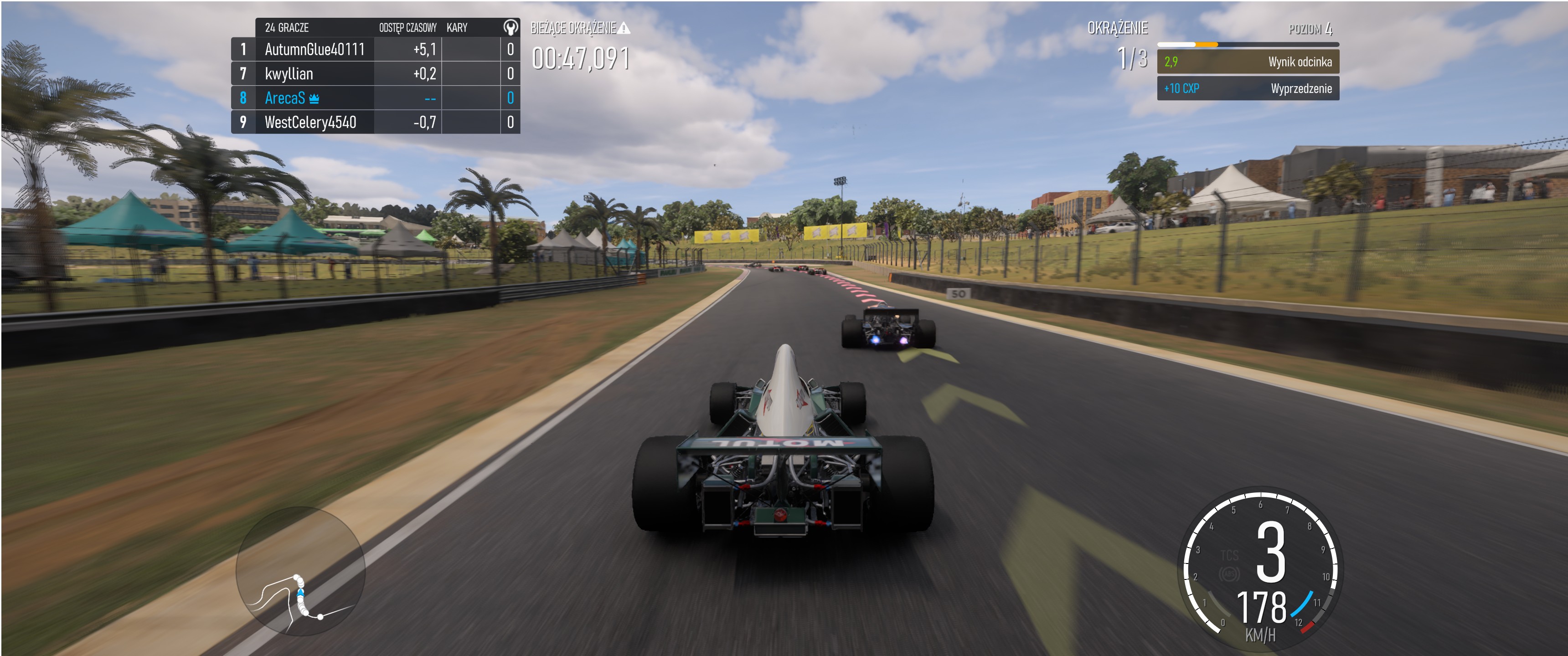Click the headset voice chat icon
1568x656 pixels.
tap(510, 27)
